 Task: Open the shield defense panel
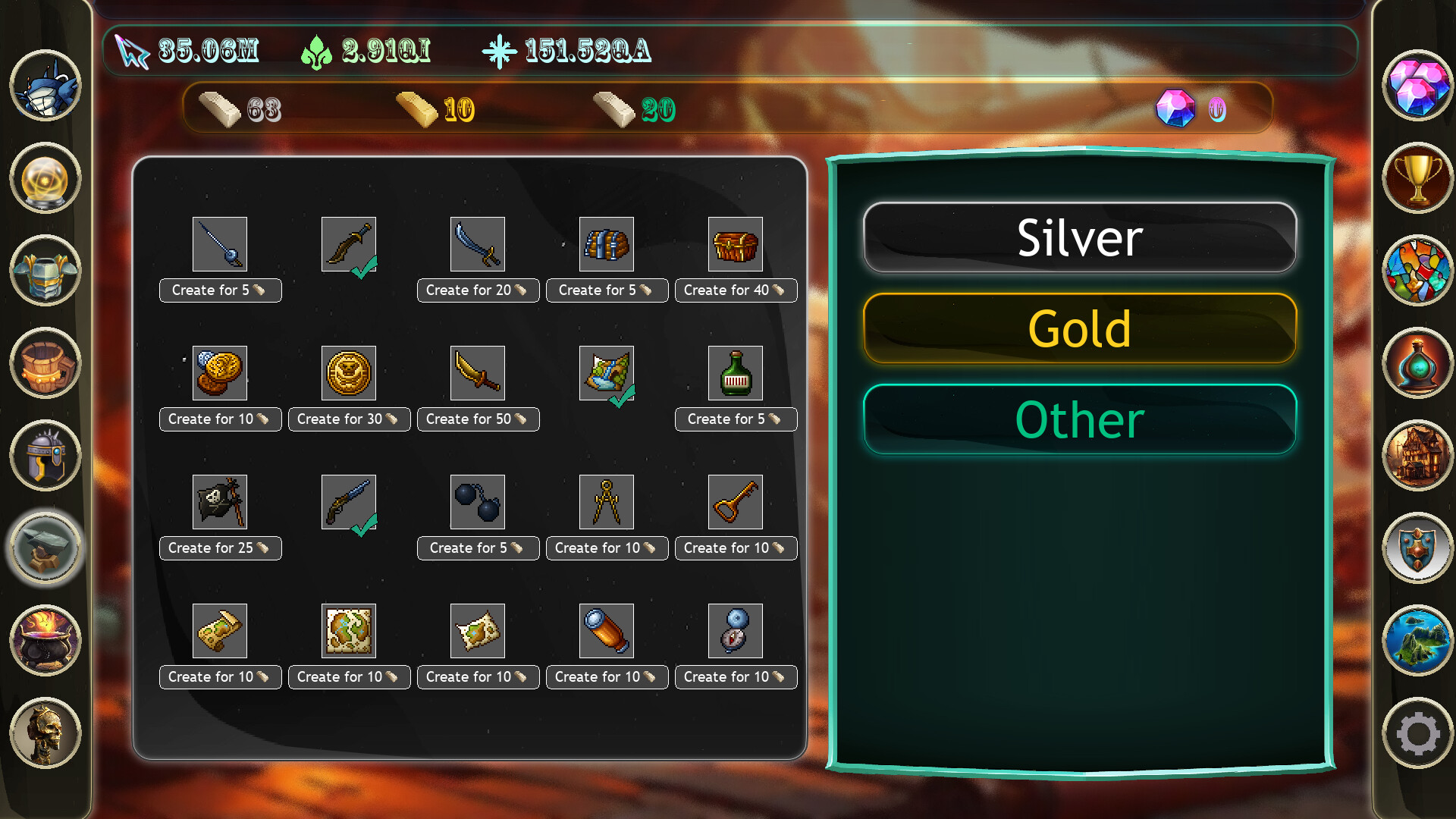(1418, 548)
